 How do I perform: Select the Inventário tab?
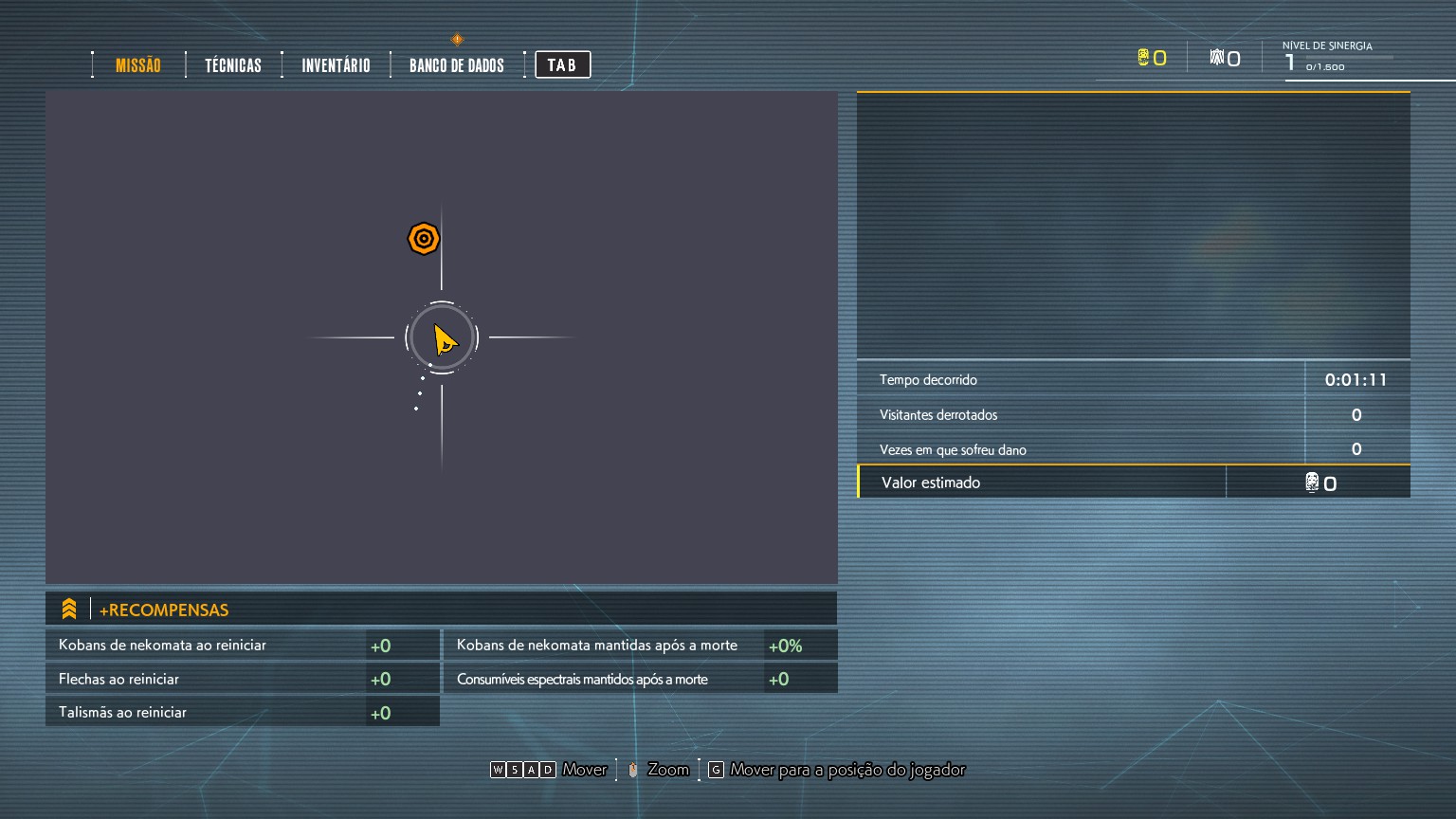(336, 65)
